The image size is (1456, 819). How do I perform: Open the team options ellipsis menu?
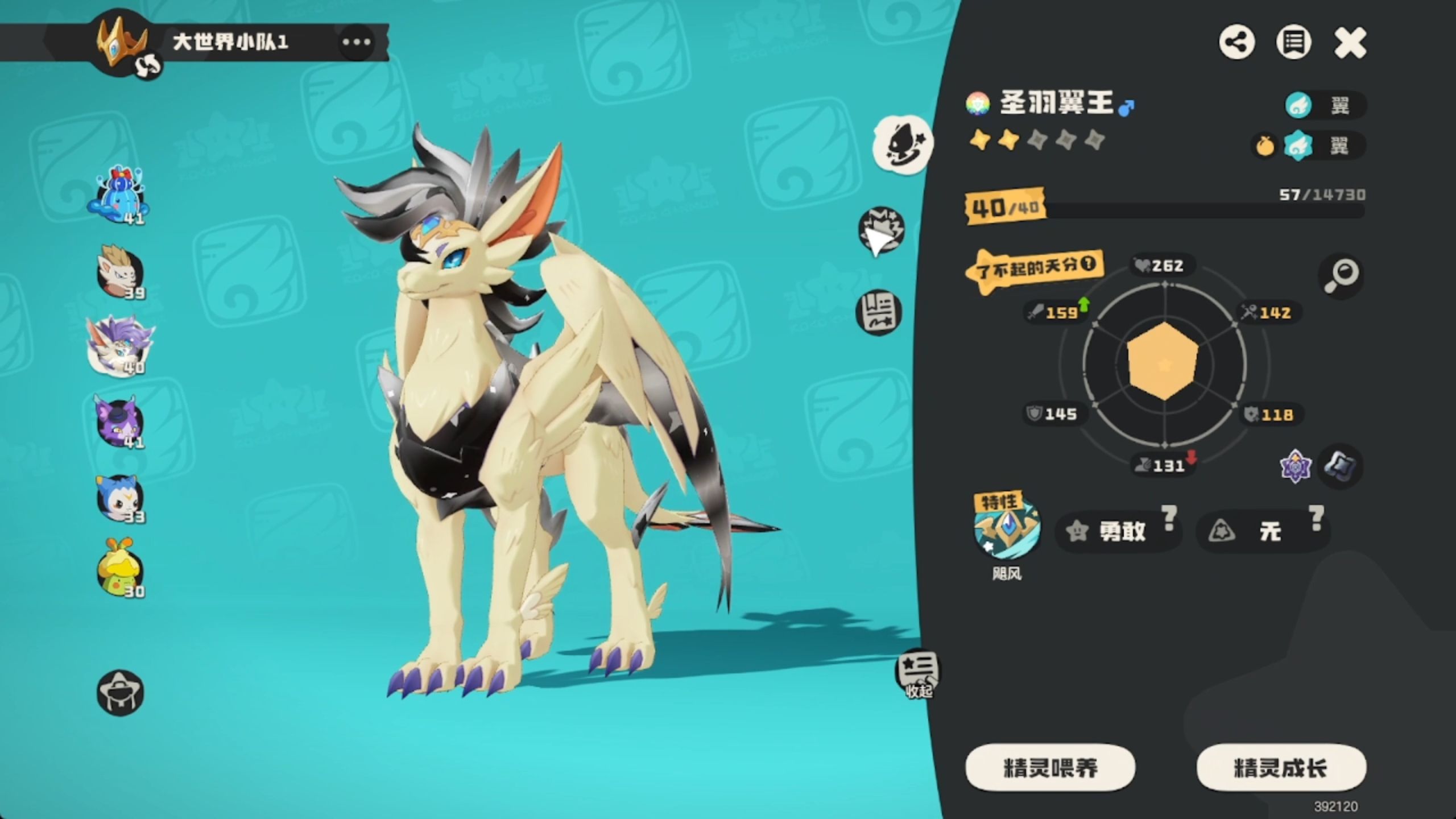pyautogui.click(x=356, y=42)
